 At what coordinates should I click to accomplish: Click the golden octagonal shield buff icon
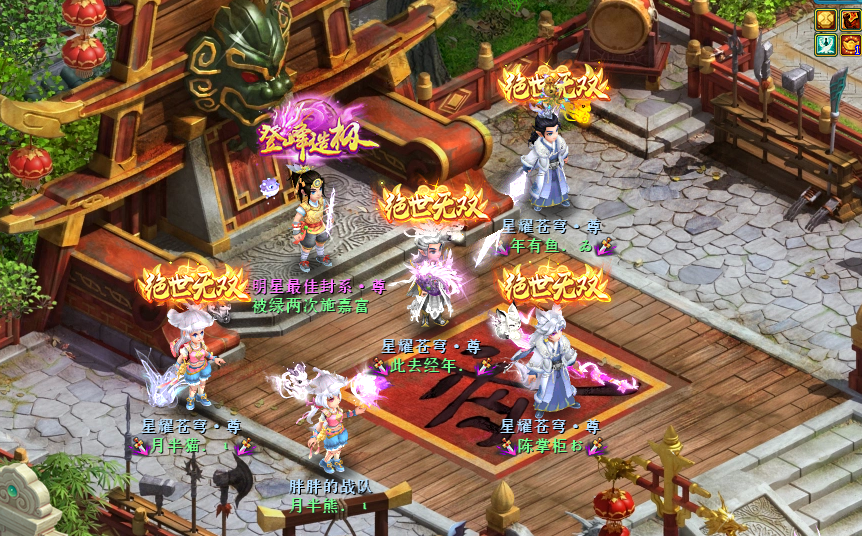point(826,19)
